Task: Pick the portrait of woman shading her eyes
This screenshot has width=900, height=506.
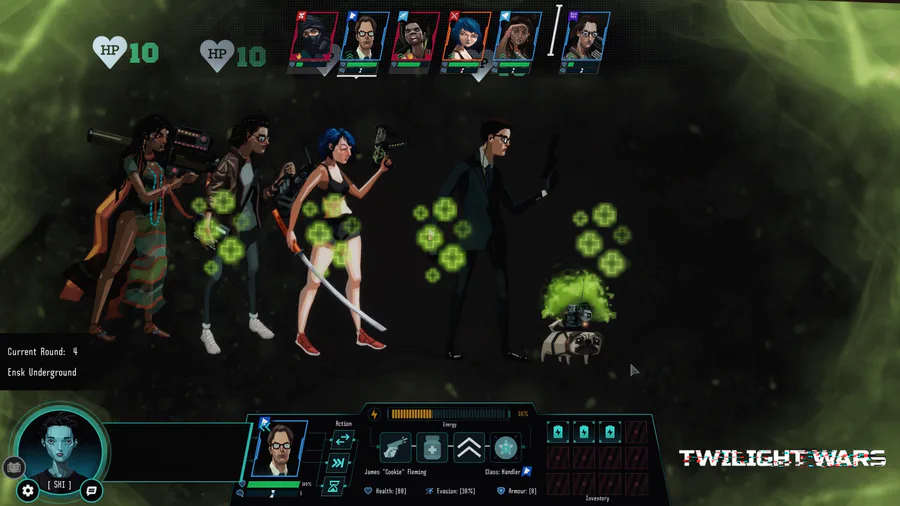Action: tap(515, 39)
